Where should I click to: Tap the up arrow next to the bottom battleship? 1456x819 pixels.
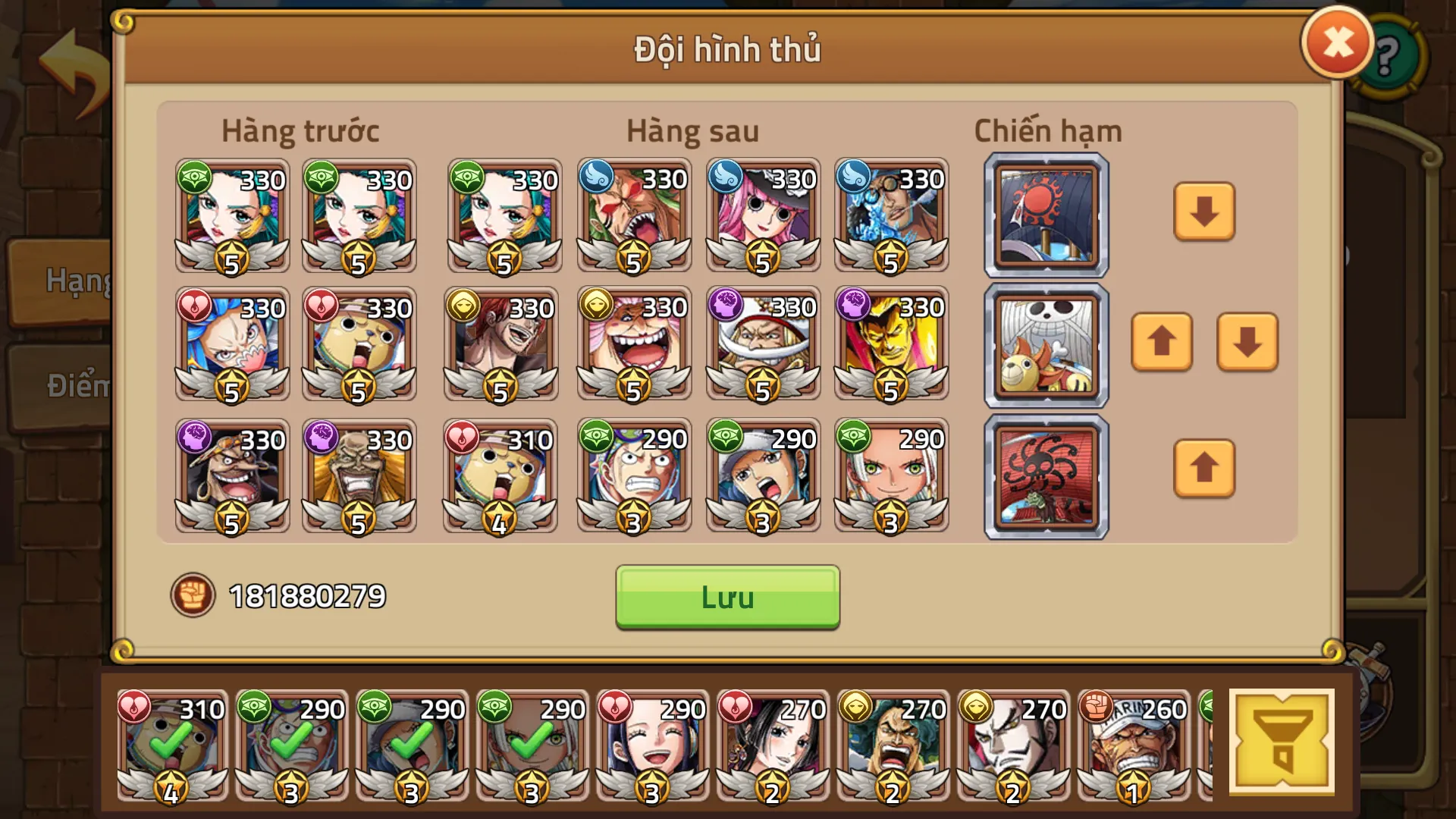[x=1204, y=470]
